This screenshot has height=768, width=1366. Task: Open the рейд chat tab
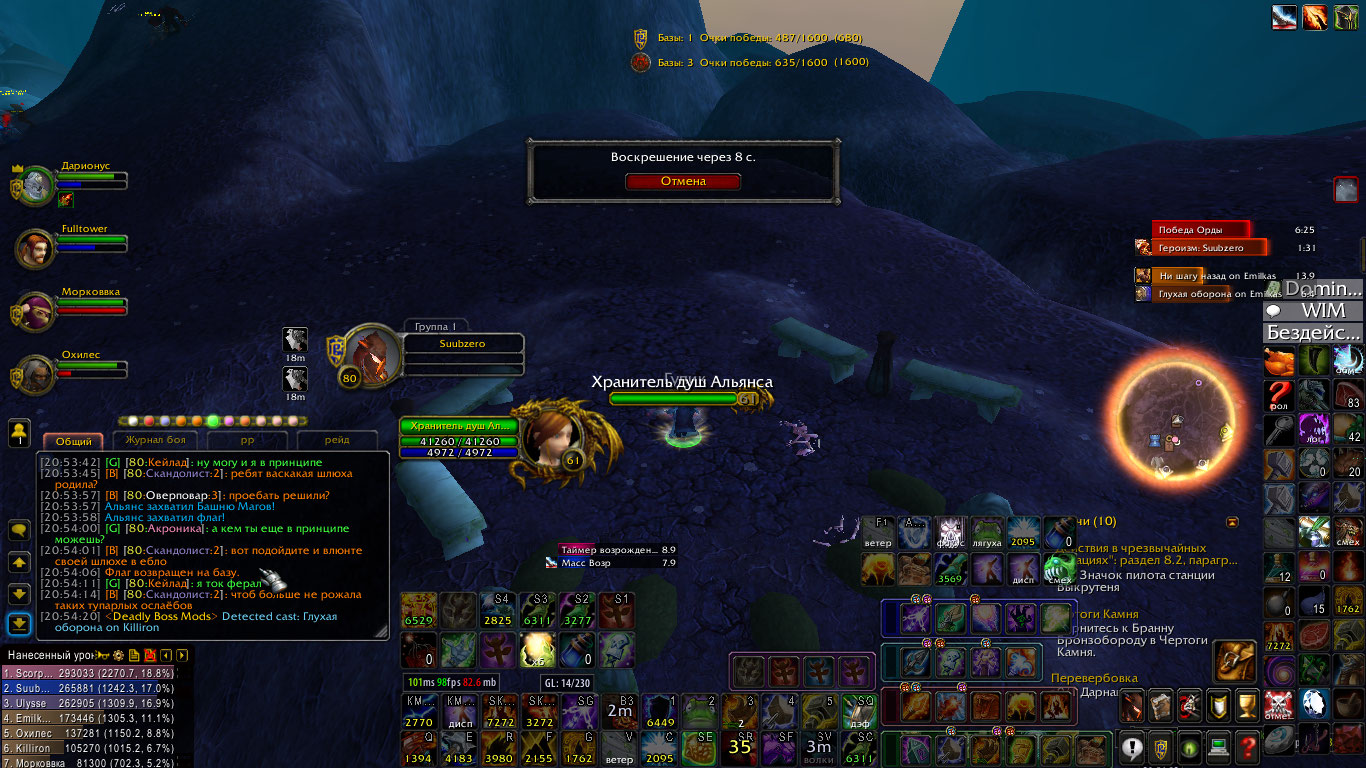(337, 440)
